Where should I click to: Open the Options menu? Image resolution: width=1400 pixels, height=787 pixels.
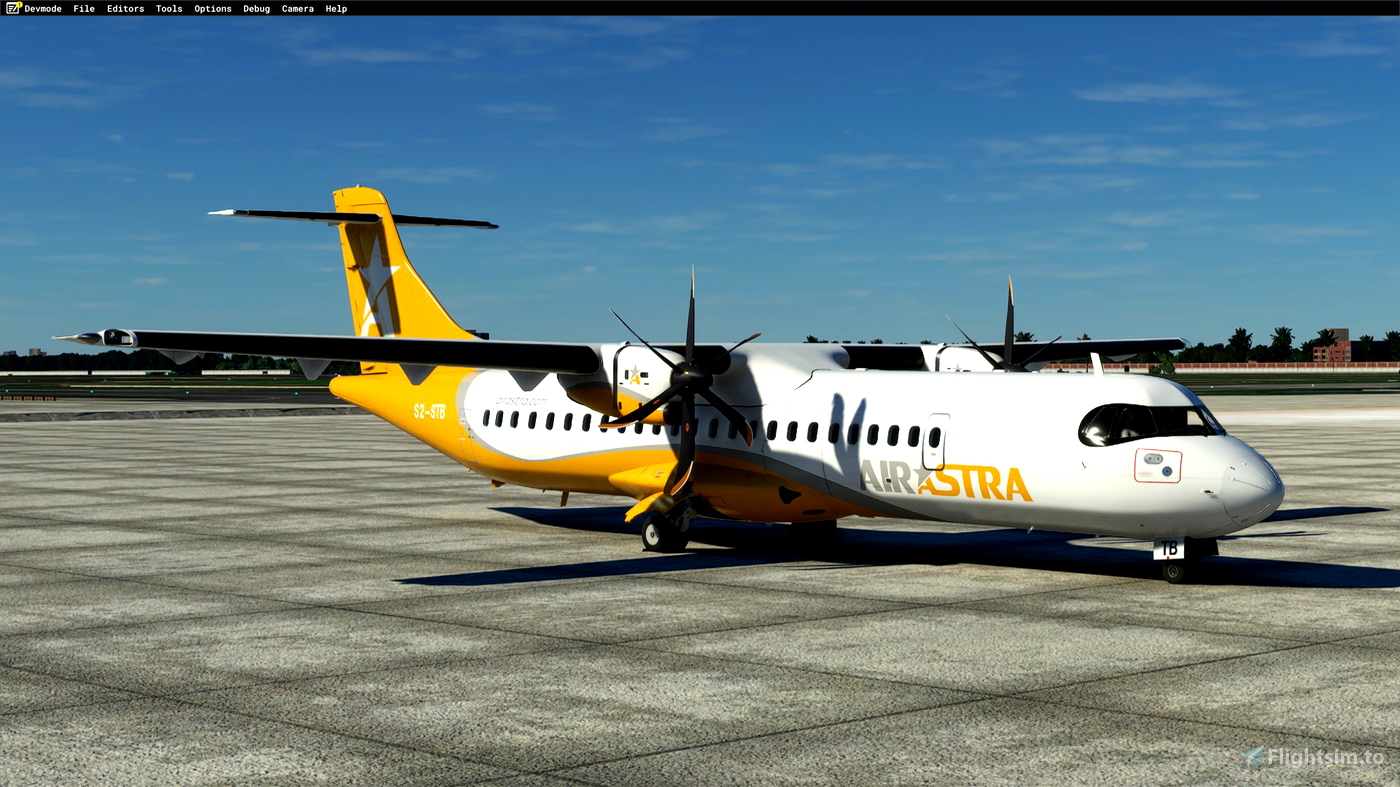(212, 8)
